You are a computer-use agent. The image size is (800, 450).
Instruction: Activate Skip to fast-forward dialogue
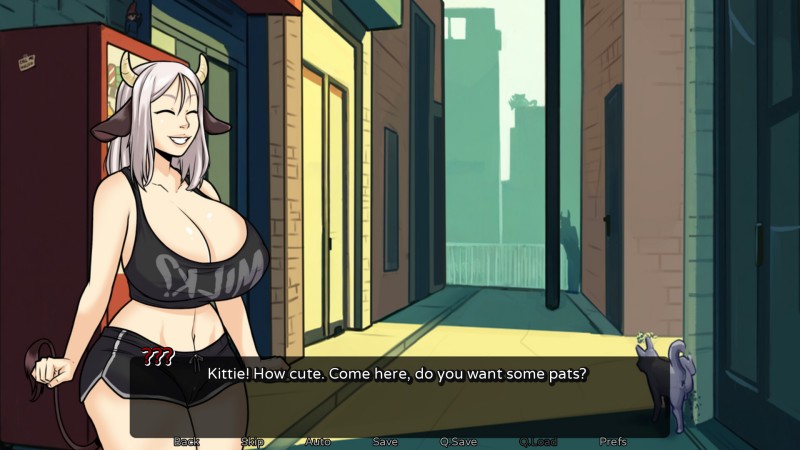click(252, 441)
